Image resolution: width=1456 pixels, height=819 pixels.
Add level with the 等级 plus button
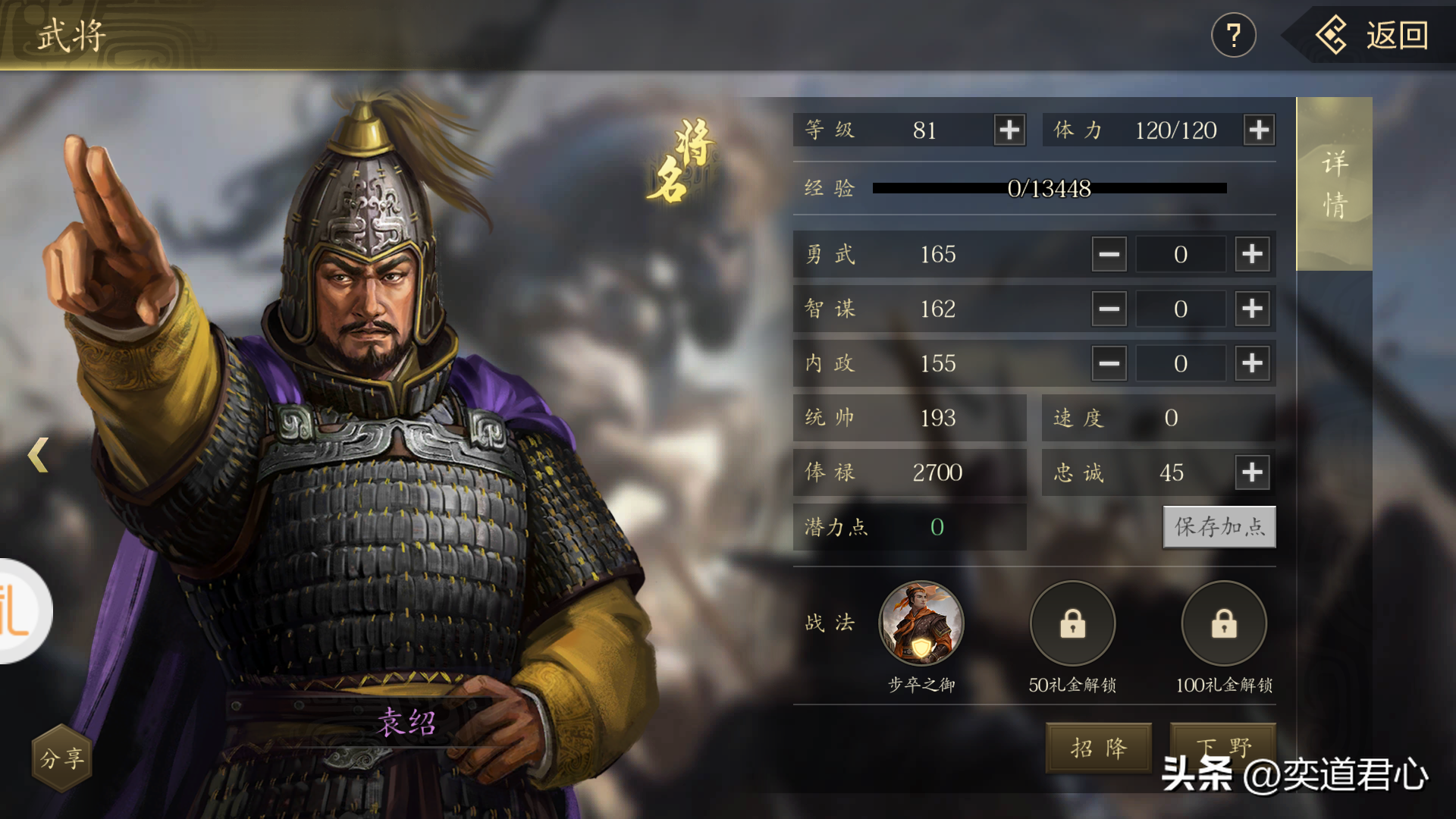click(x=1009, y=130)
